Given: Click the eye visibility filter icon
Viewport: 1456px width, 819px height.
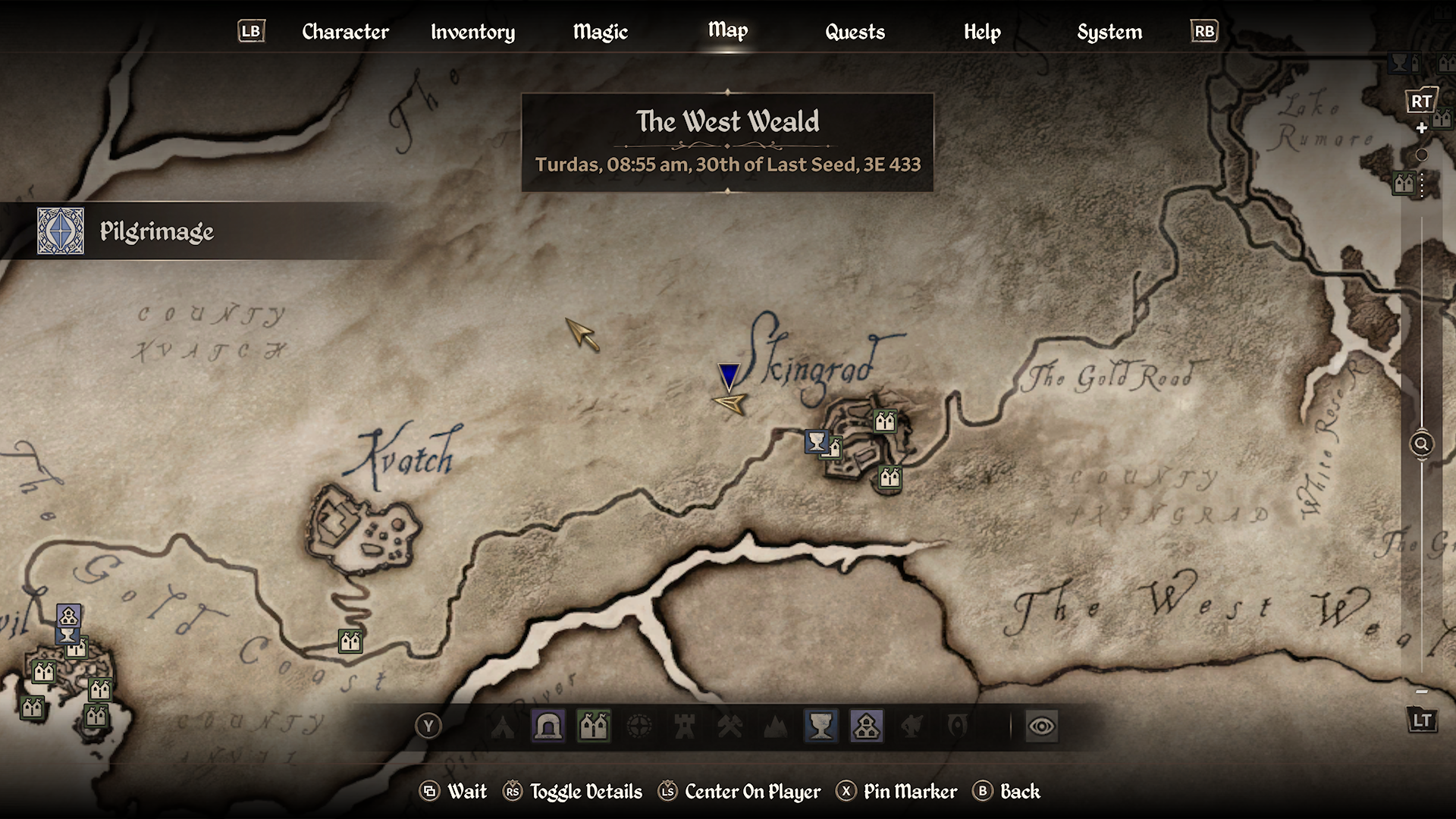Looking at the screenshot, I should (1041, 726).
